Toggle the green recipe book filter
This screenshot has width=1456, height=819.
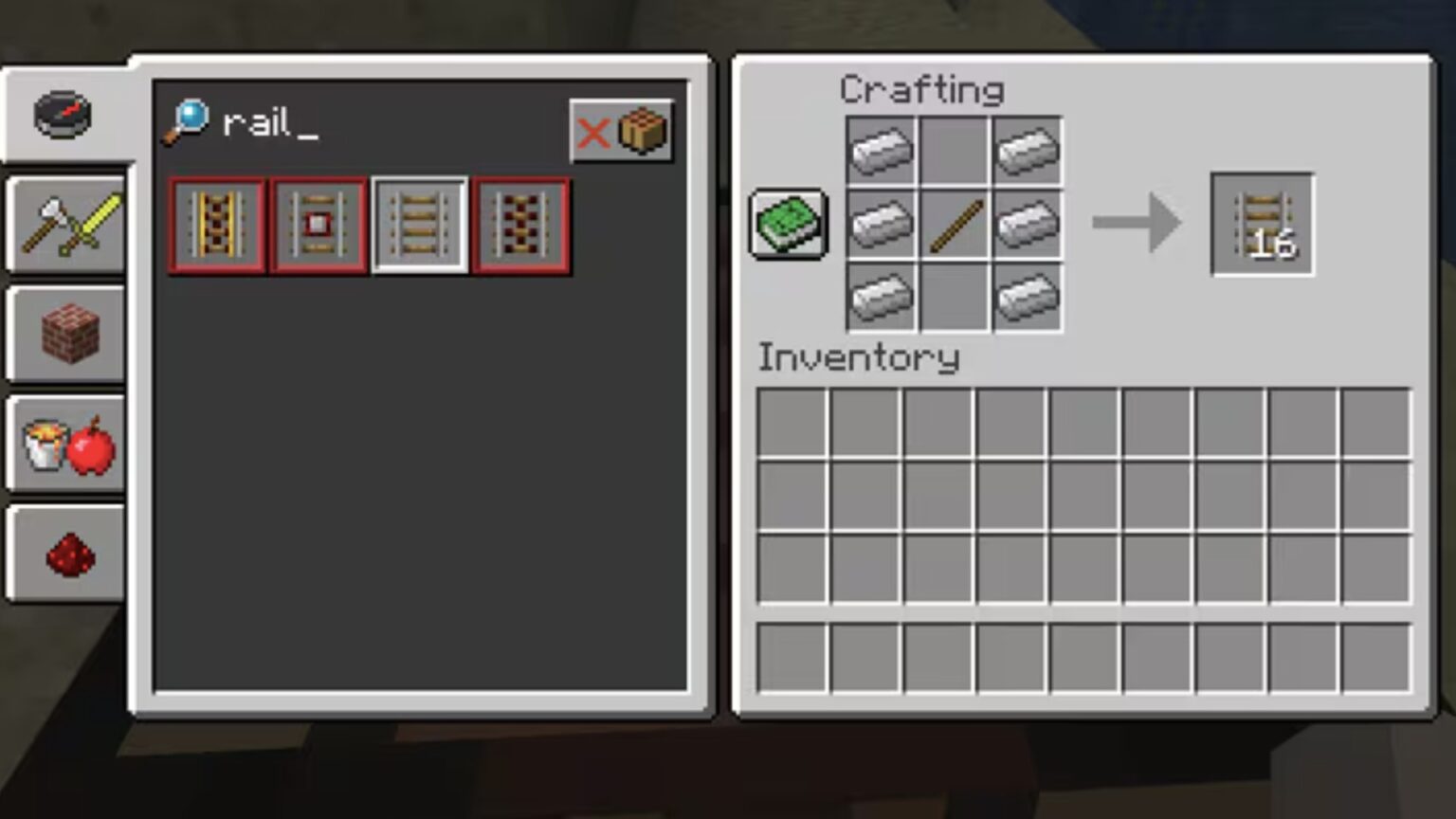tap(788, 226)
